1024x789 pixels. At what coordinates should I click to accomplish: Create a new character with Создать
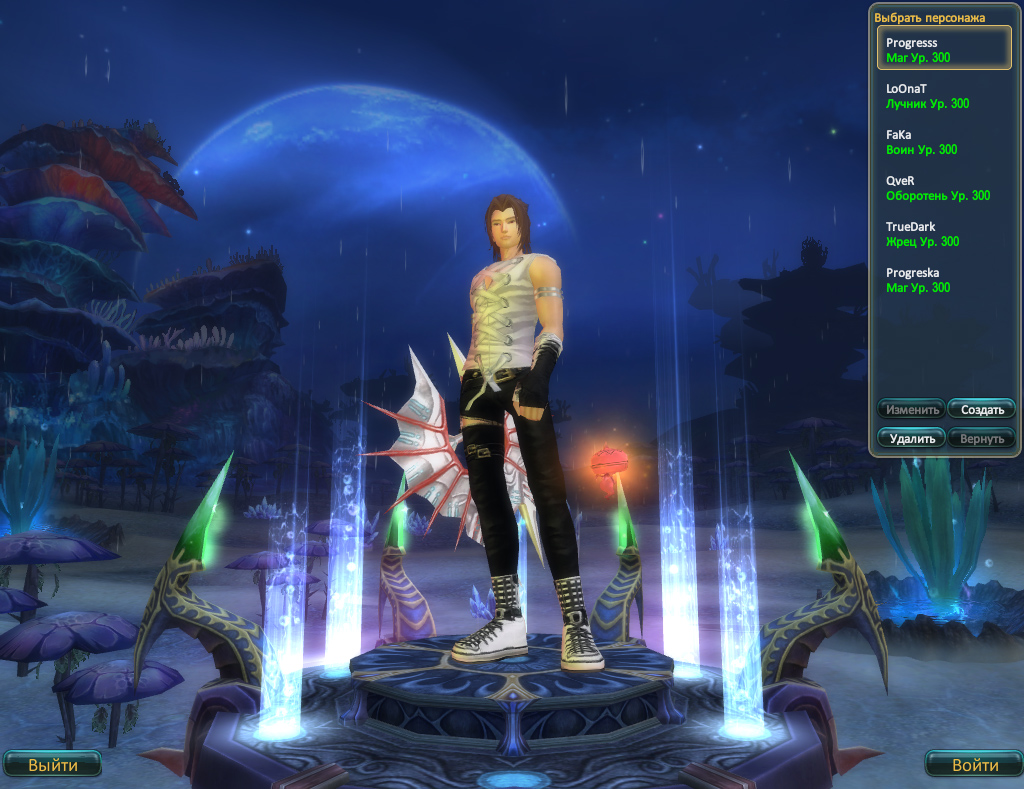click(981, 409)
